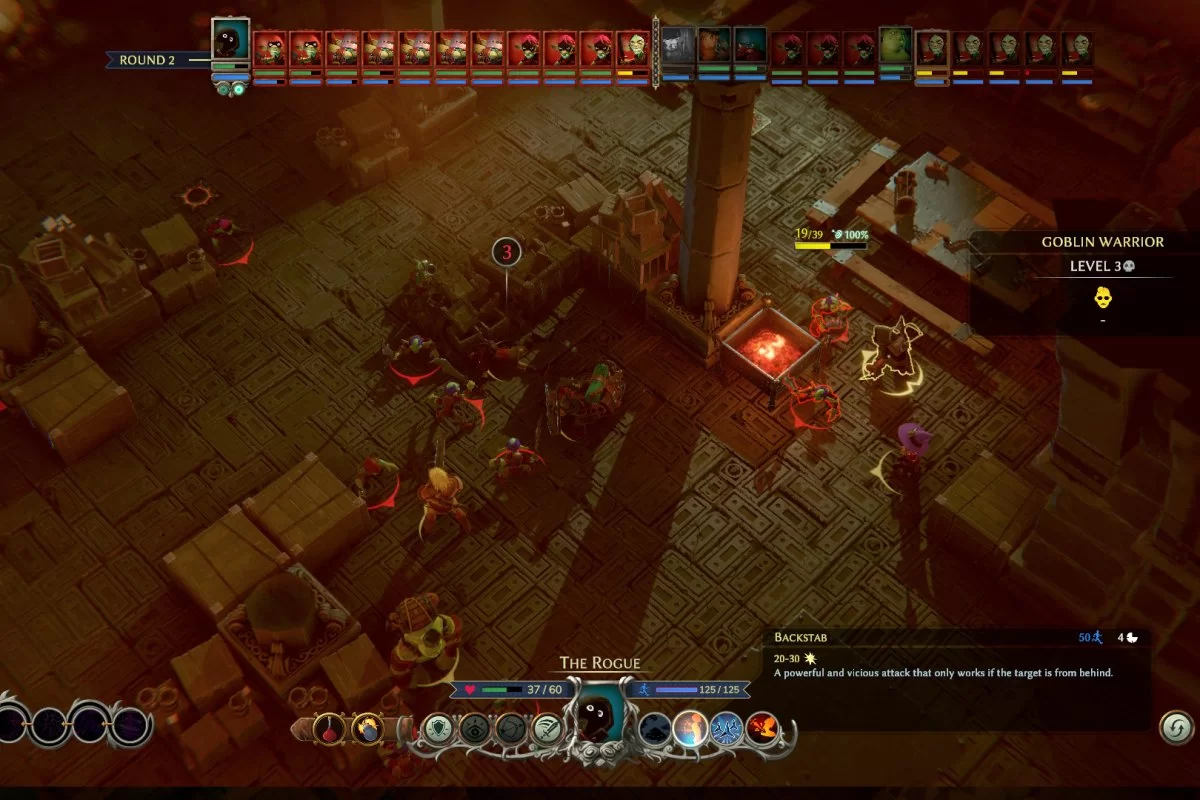Choose the blue lightning skill icon
Image resolution: width=1200 pixels, height=800 pixels.
(727, 728)
